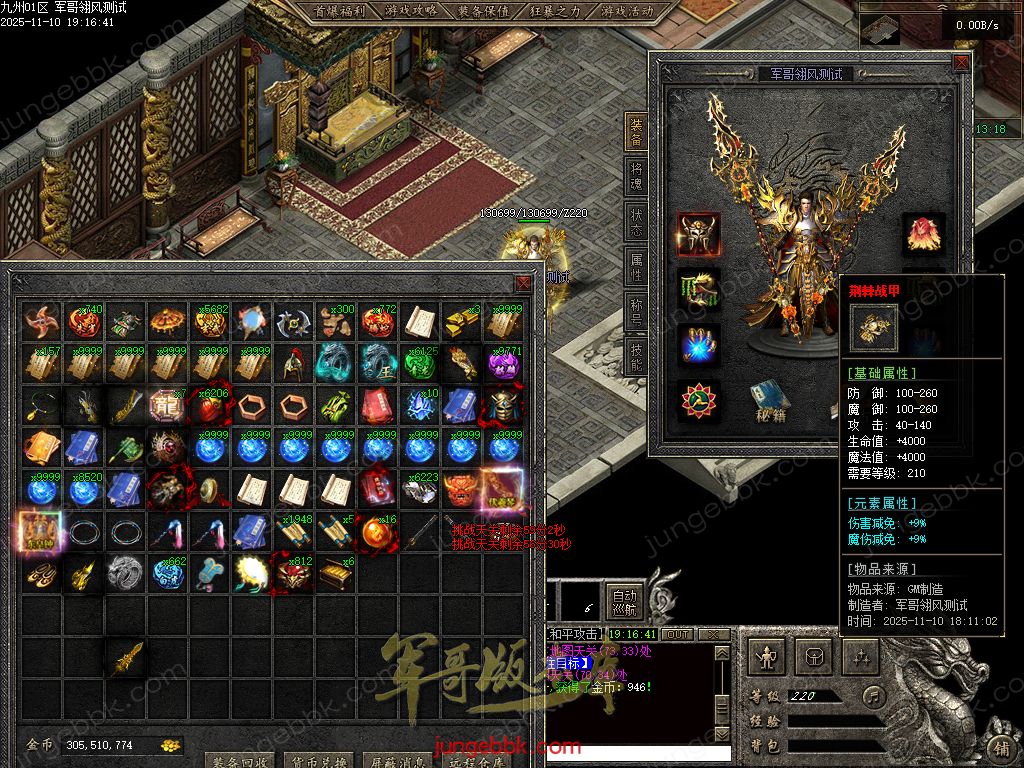Switch to the 技能 skills tab
1024x768 pixels.
pyautogui.click(x=636, y=354)
